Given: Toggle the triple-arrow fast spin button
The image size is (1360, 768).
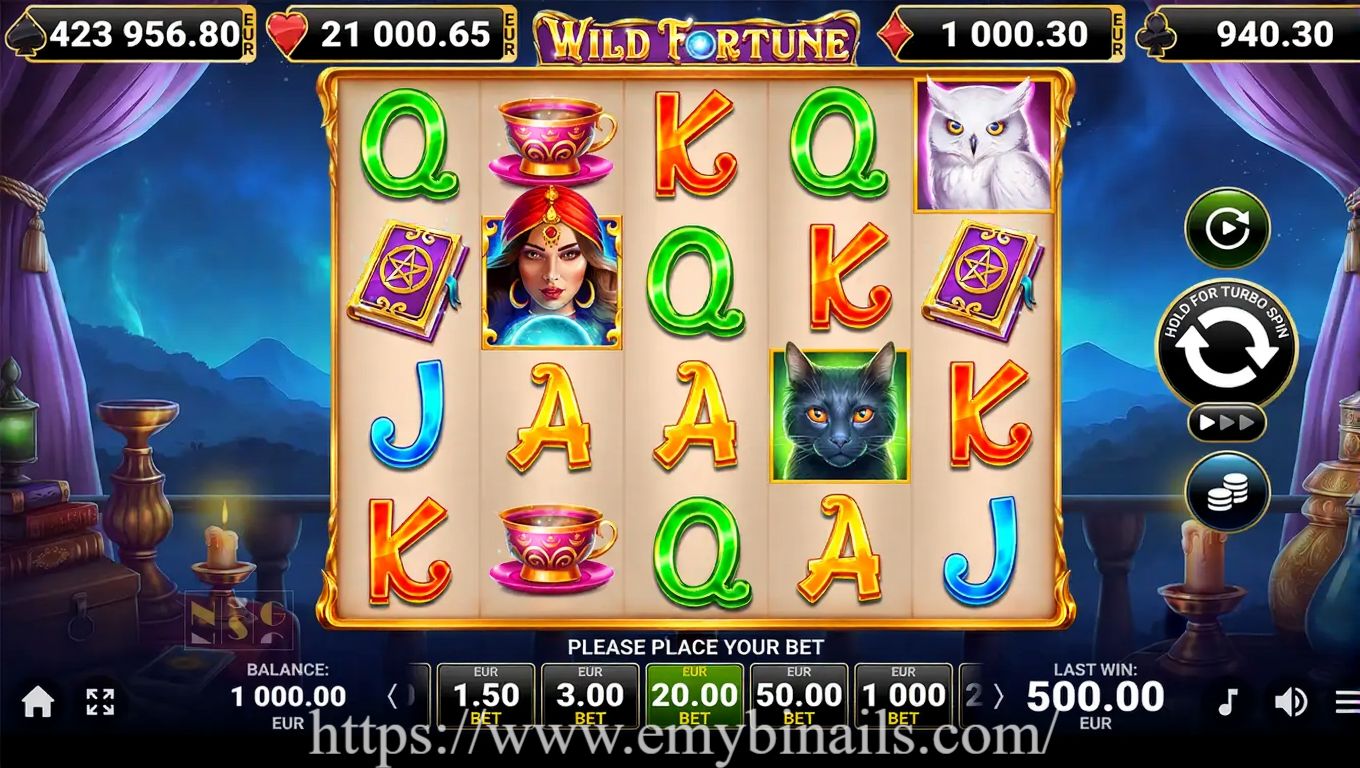Looking at the screenshot, I should pyautogui.click(x=1226, y=423).
